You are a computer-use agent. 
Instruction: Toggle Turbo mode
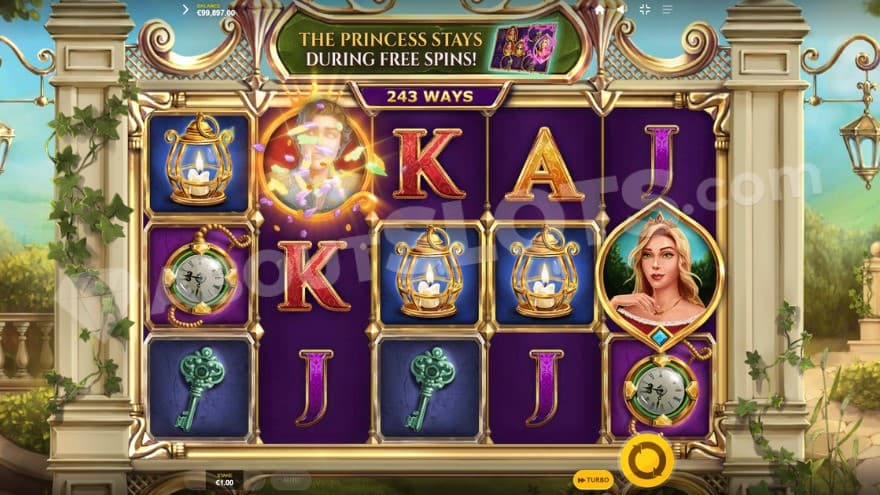593,480
